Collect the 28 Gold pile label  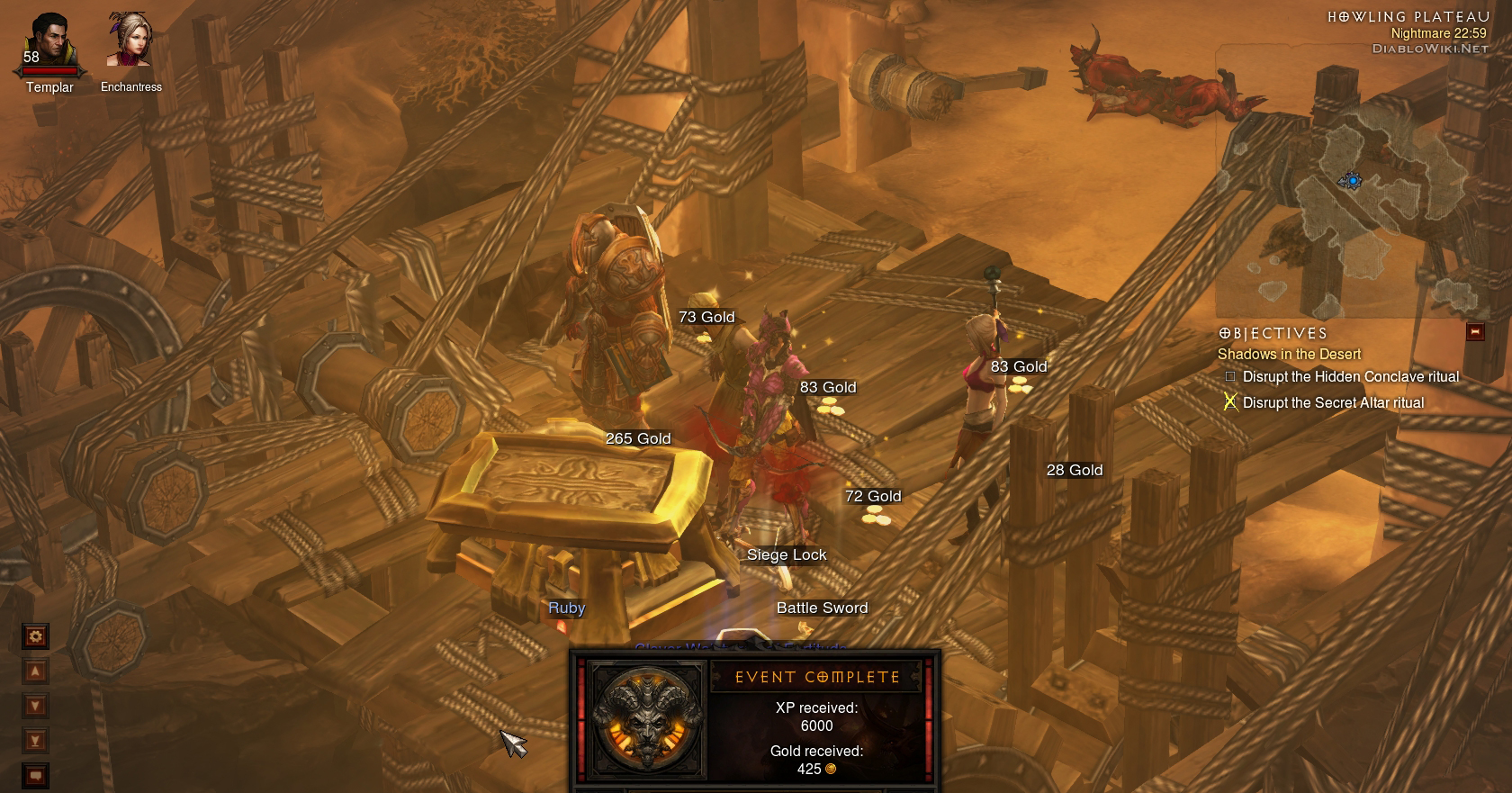[1074, 471]
